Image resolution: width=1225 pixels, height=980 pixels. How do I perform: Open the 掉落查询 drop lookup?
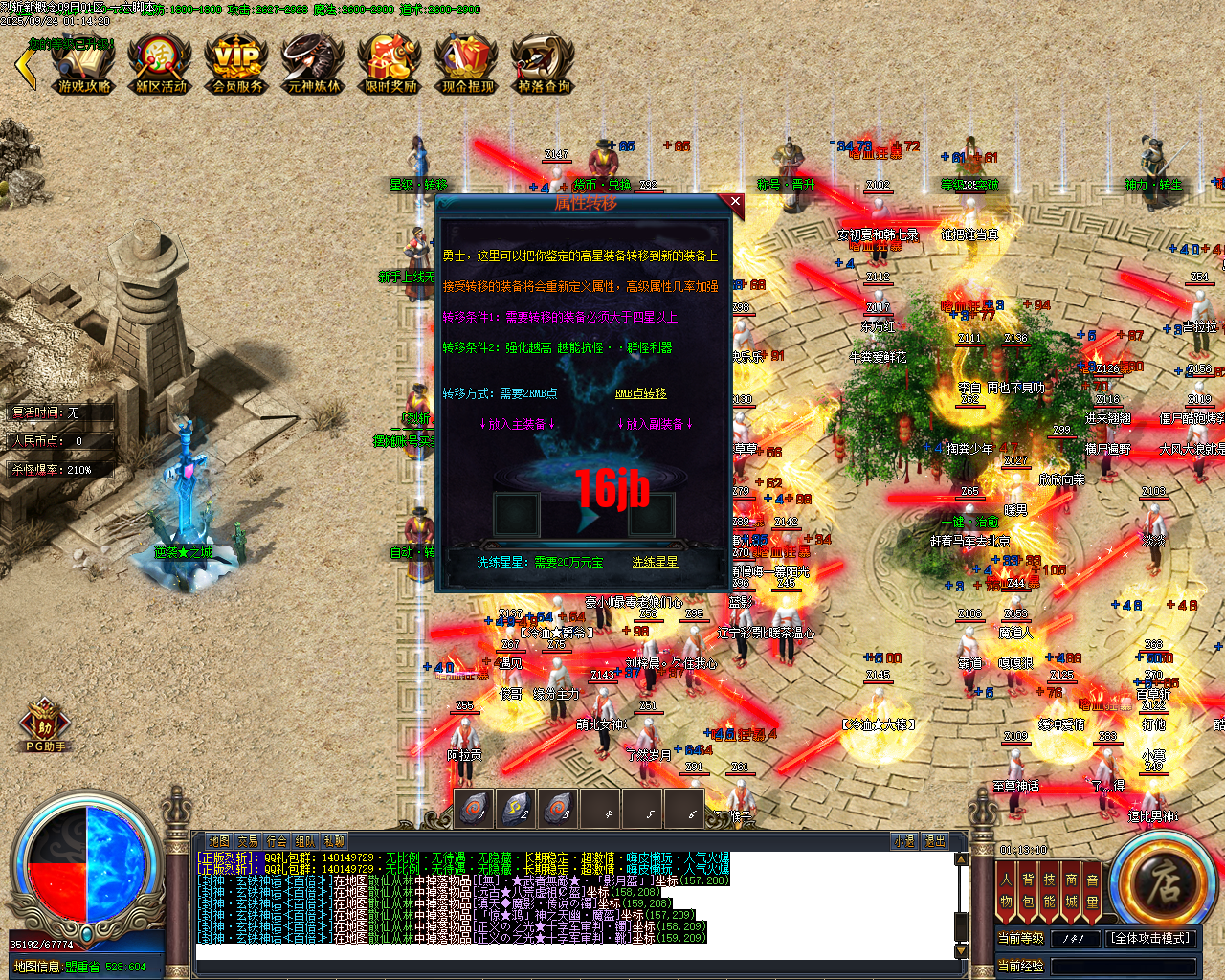[542, 65]
